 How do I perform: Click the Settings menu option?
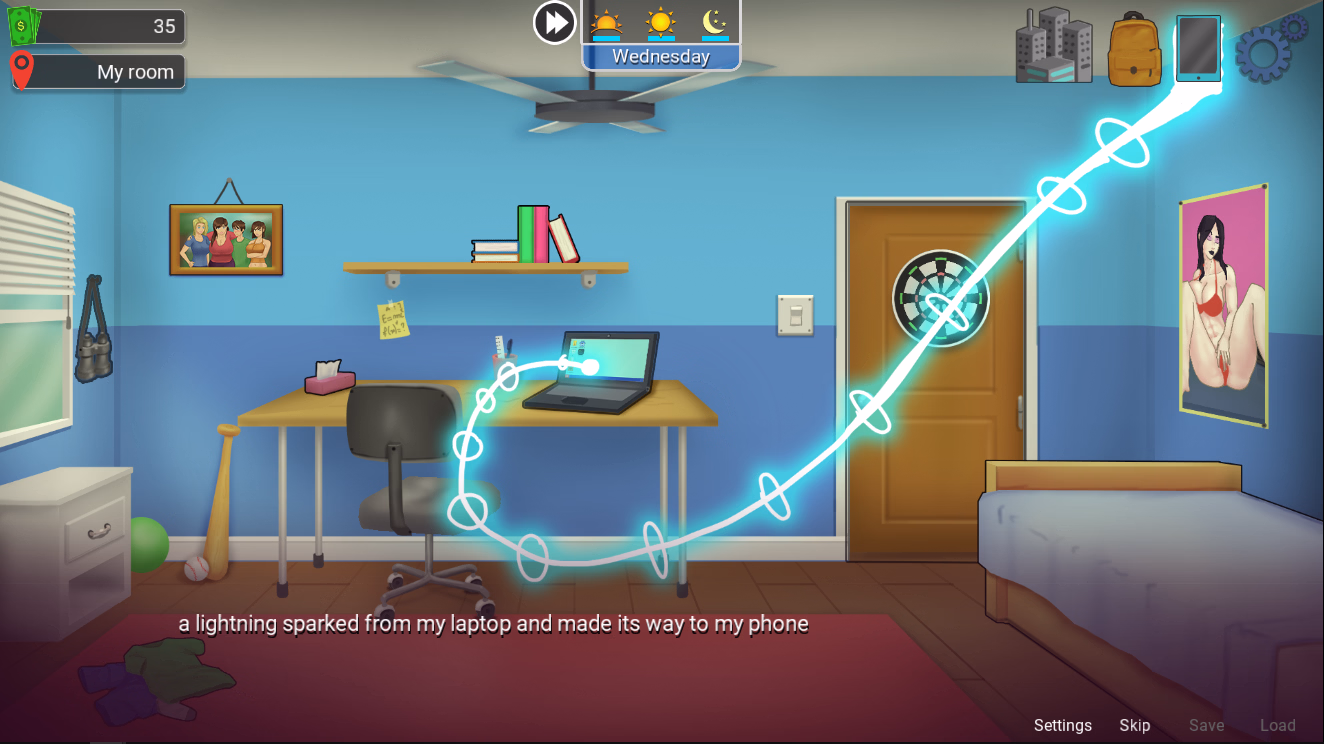(1062, 725)
